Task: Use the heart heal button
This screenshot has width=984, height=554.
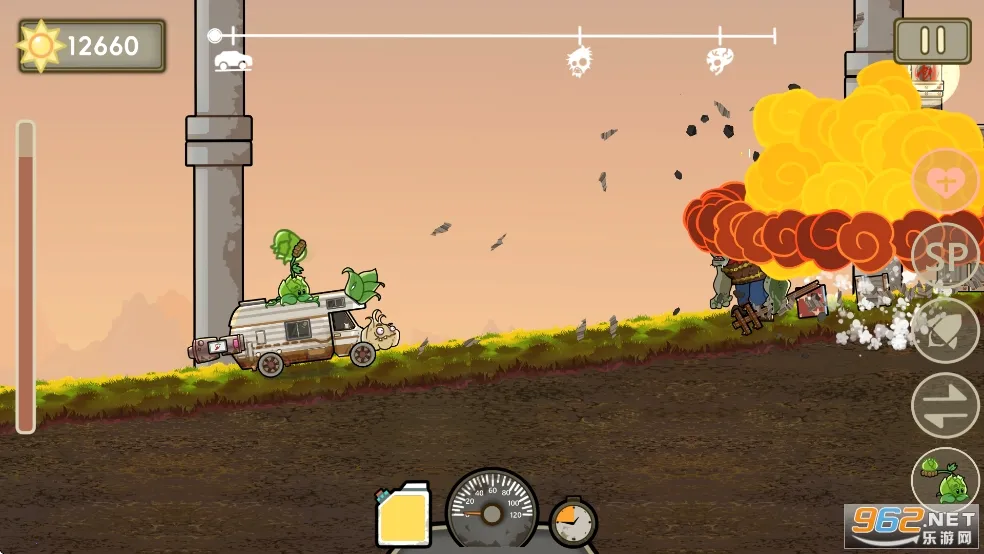Action: [x=944, y=181]
